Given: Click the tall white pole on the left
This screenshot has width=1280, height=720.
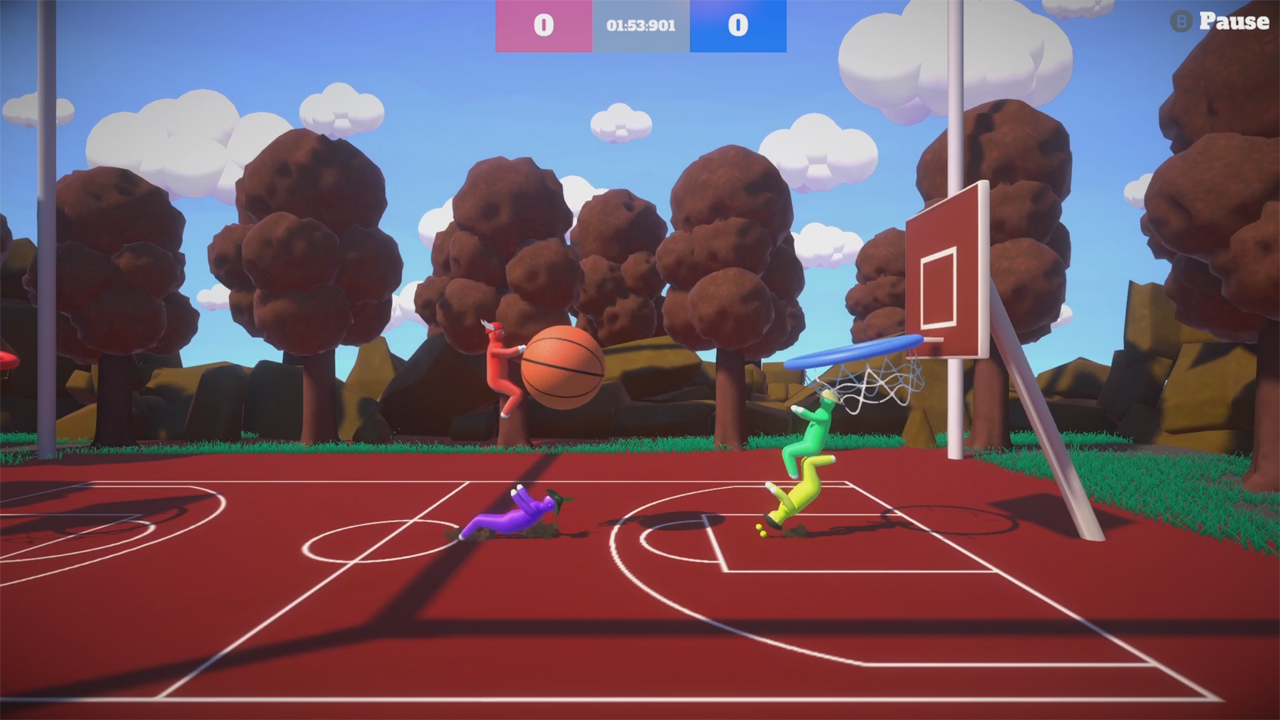Looking at the screenshot, I should click(x=45, y=250).
